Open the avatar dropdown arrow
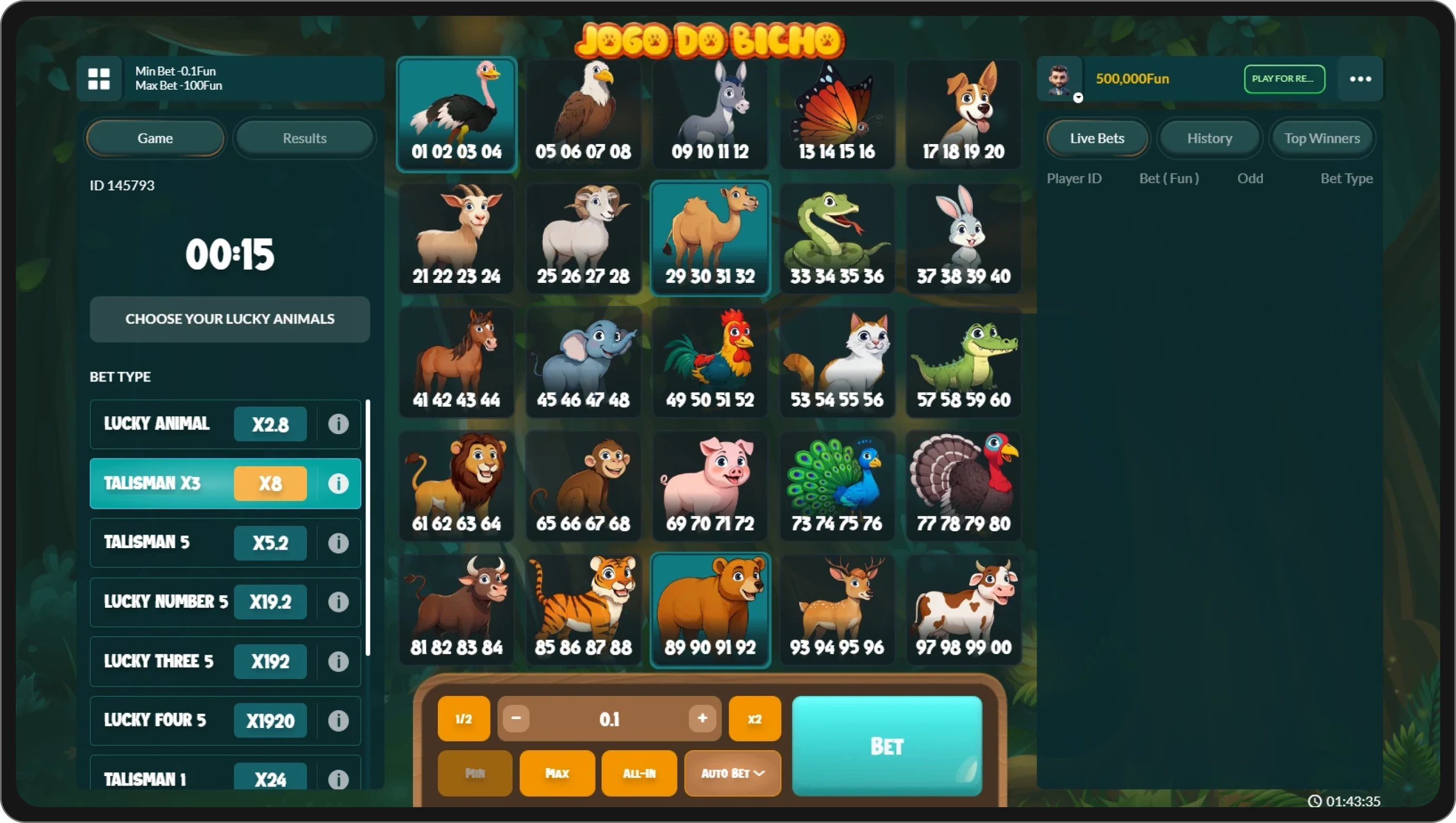The height and width of the screenshot is (823, 1456). [1078, 98]
